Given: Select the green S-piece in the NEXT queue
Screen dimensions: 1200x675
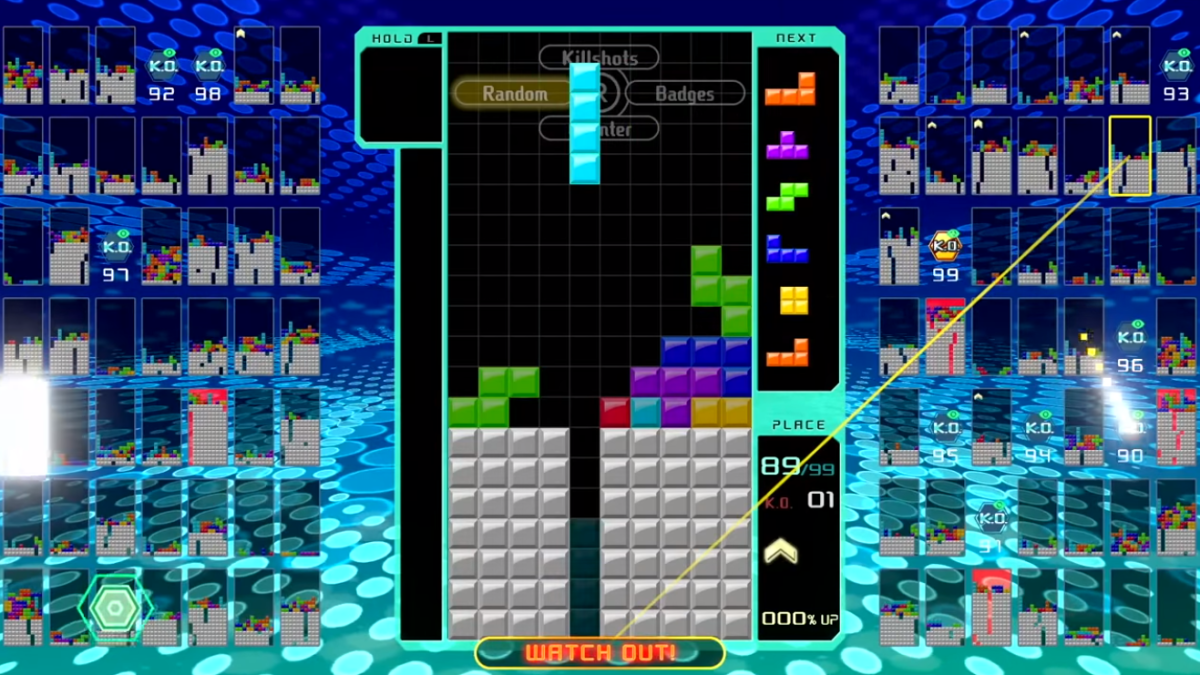Looking at the screenshot, I should (x=787, y=196).
